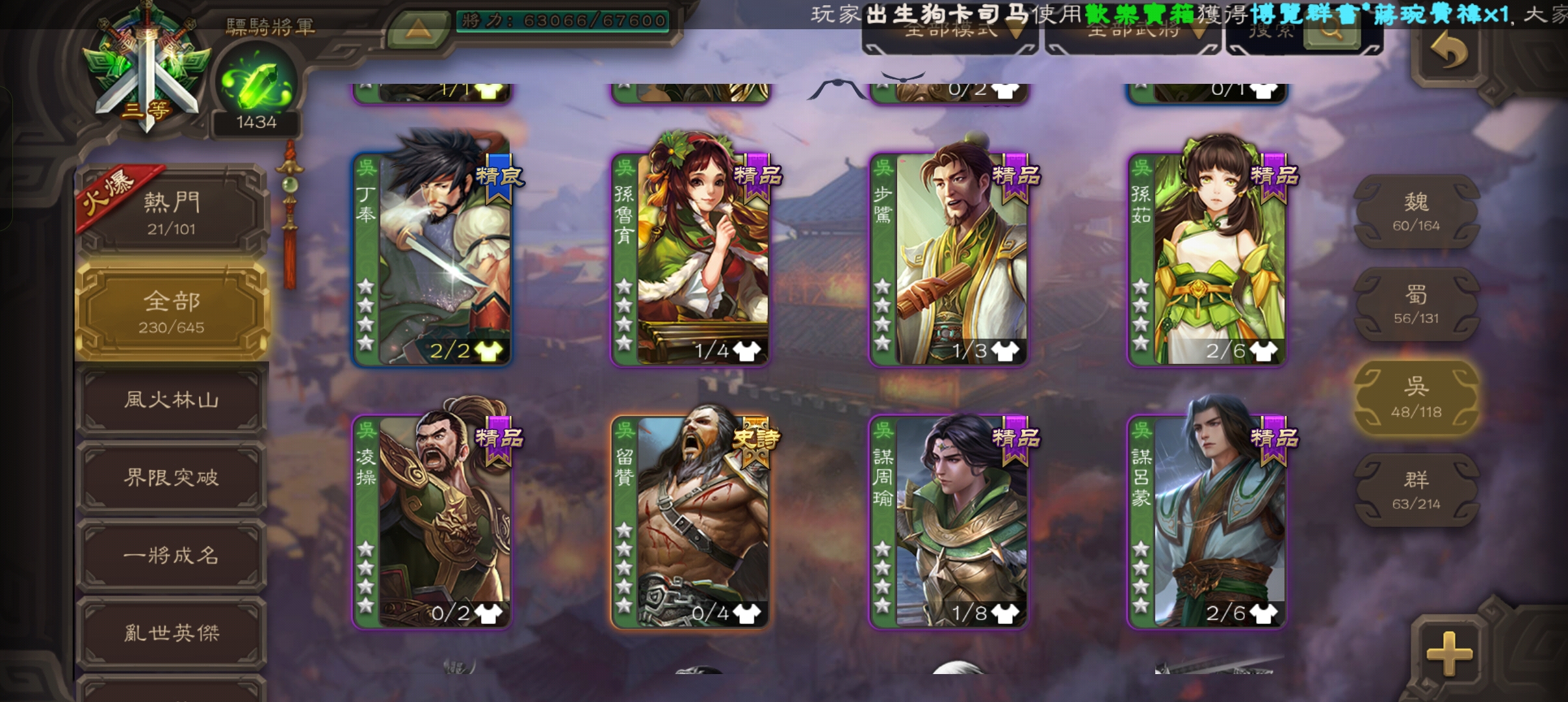
Task: Filter heroes by 蜀 faction
Action: [1416, 304]
